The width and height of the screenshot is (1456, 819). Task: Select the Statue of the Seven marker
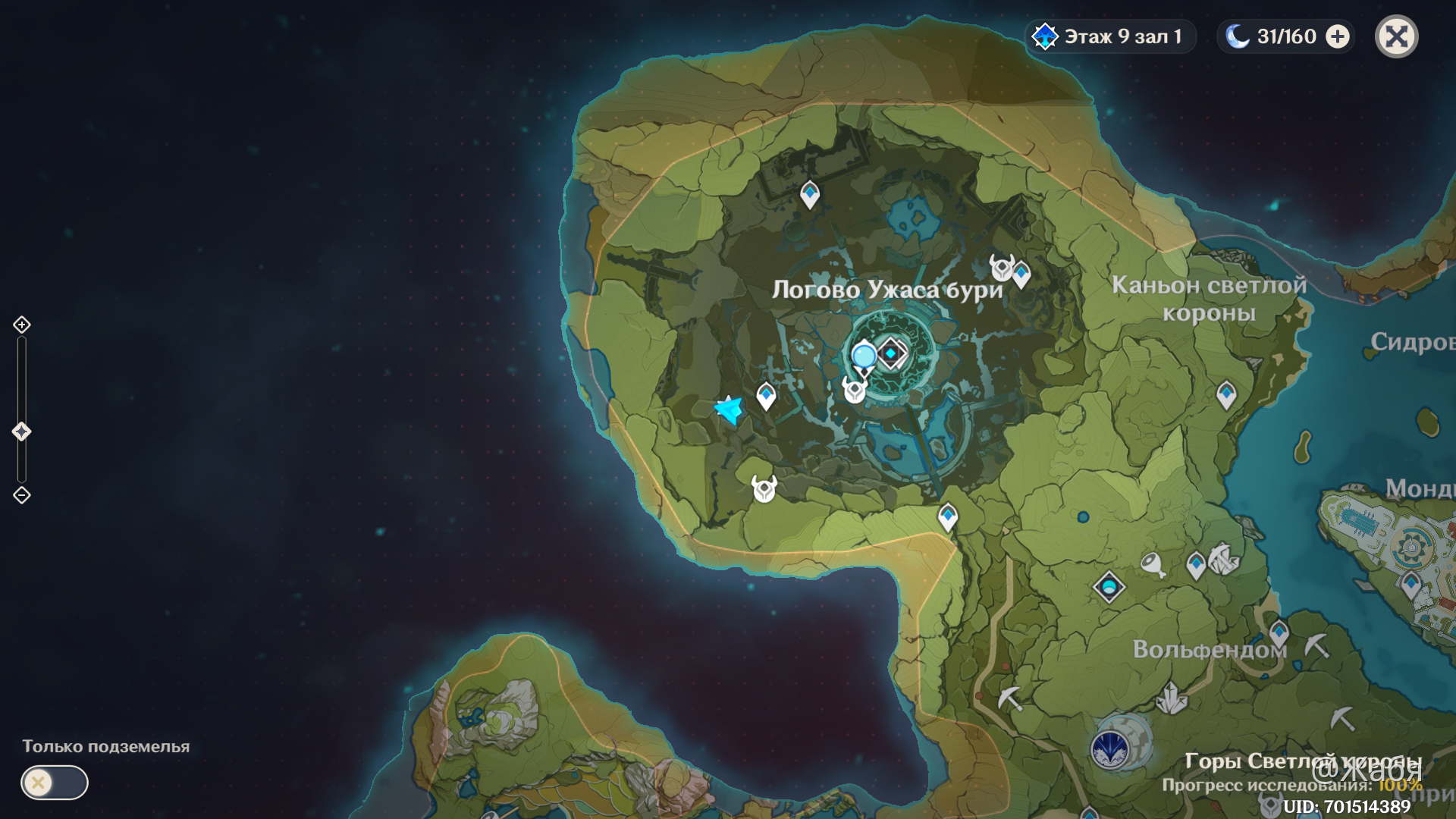tap(1109, 586)
